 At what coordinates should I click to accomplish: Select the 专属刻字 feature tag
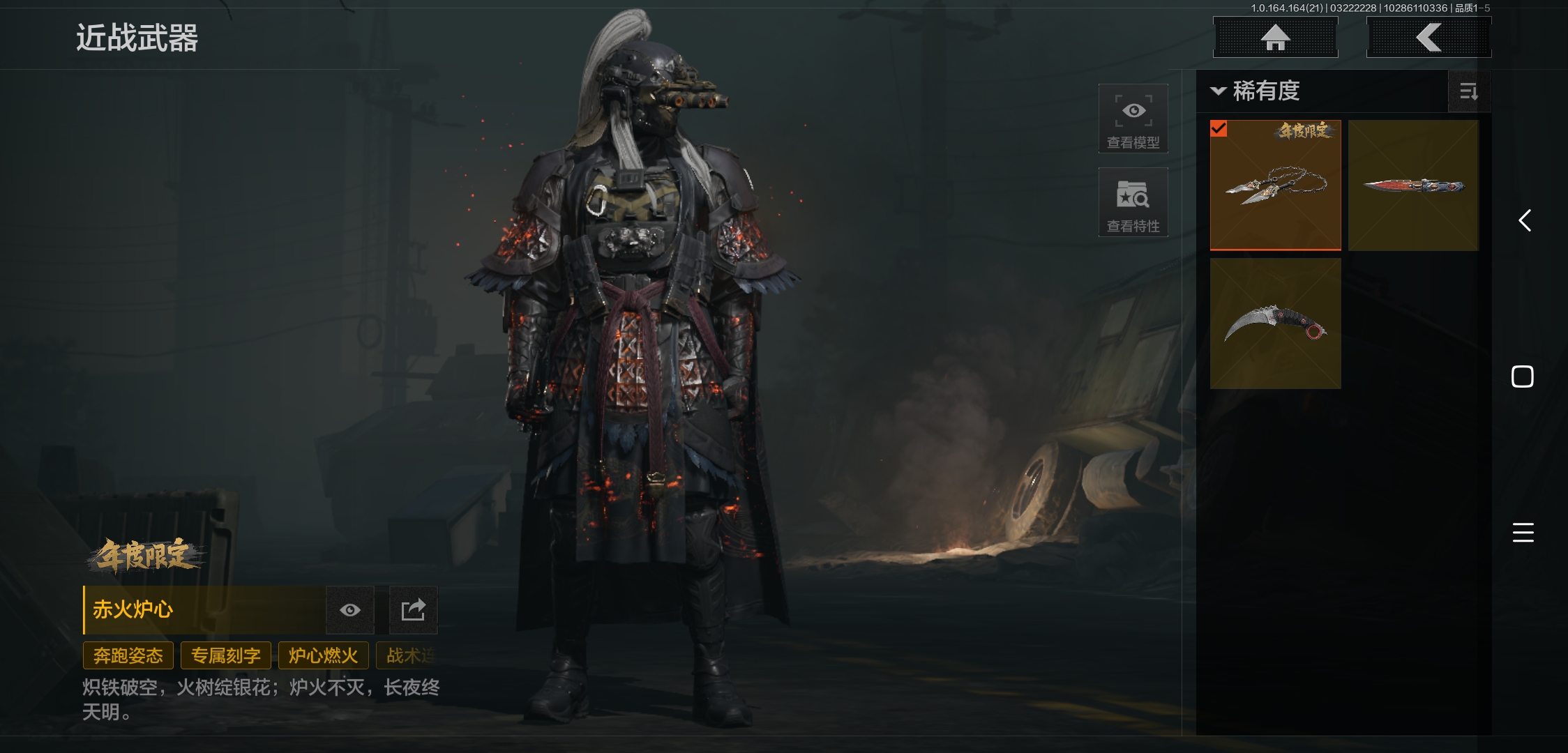pyautogui.click(x=225, y=655)
